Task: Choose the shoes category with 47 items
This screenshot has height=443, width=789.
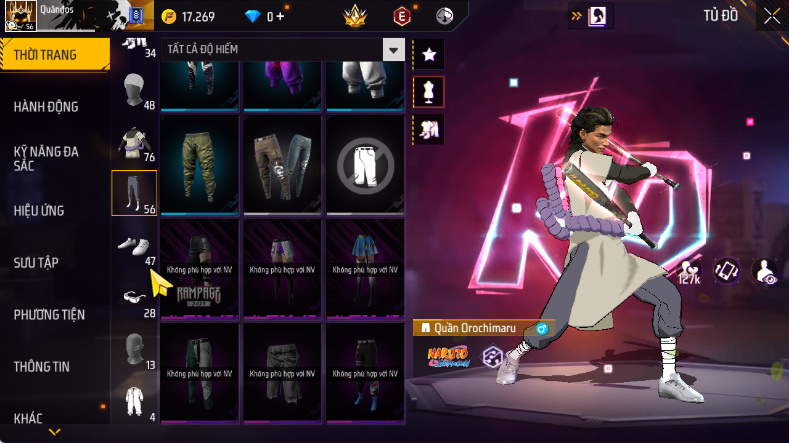Action: pyautogui.click(x=134, y=246)
